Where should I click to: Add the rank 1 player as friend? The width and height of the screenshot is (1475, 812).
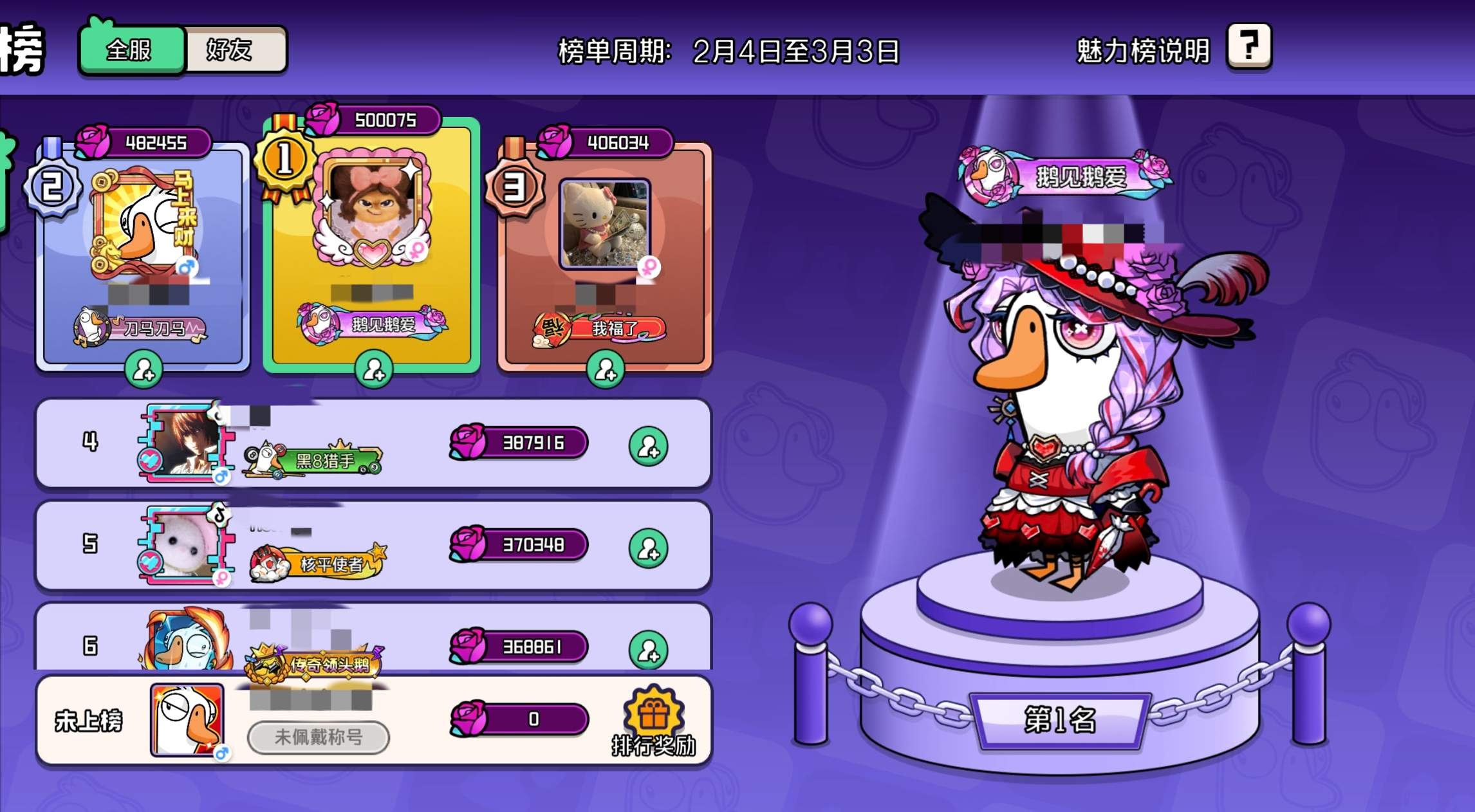[x=373, y=370]
